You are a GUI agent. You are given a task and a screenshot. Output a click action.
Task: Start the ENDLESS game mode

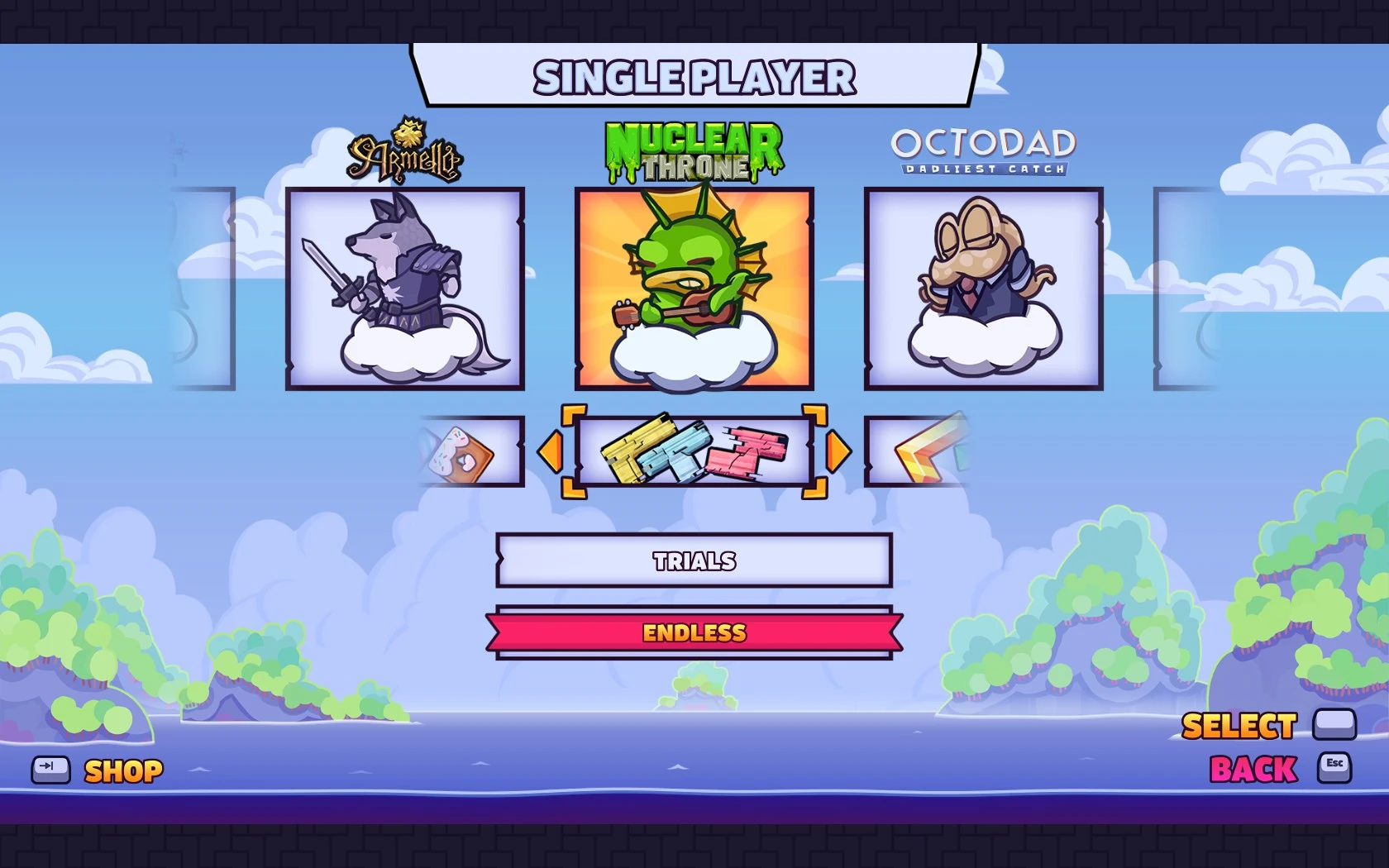(694, 633)
